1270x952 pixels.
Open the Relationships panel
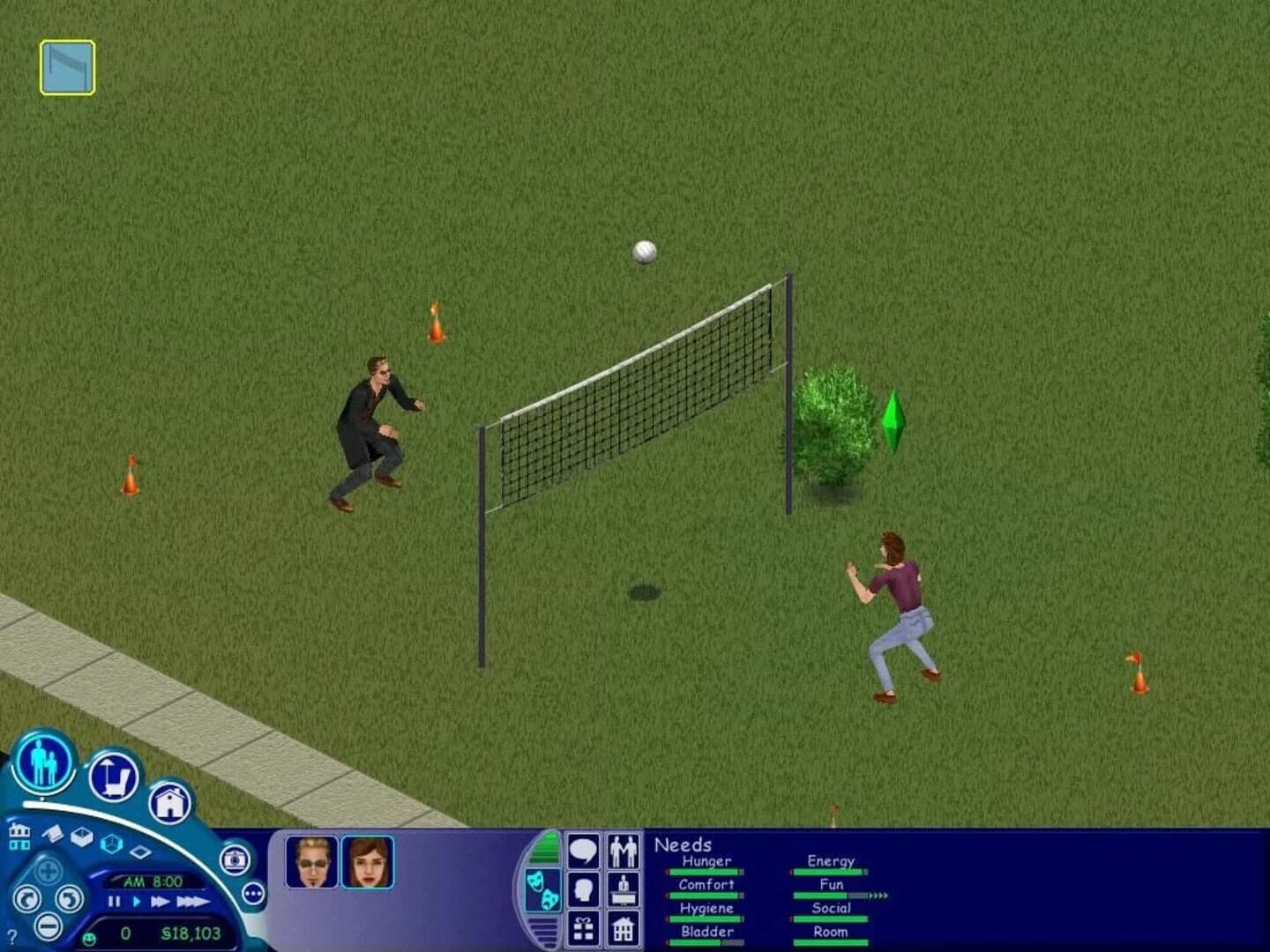tap(624, 851)
